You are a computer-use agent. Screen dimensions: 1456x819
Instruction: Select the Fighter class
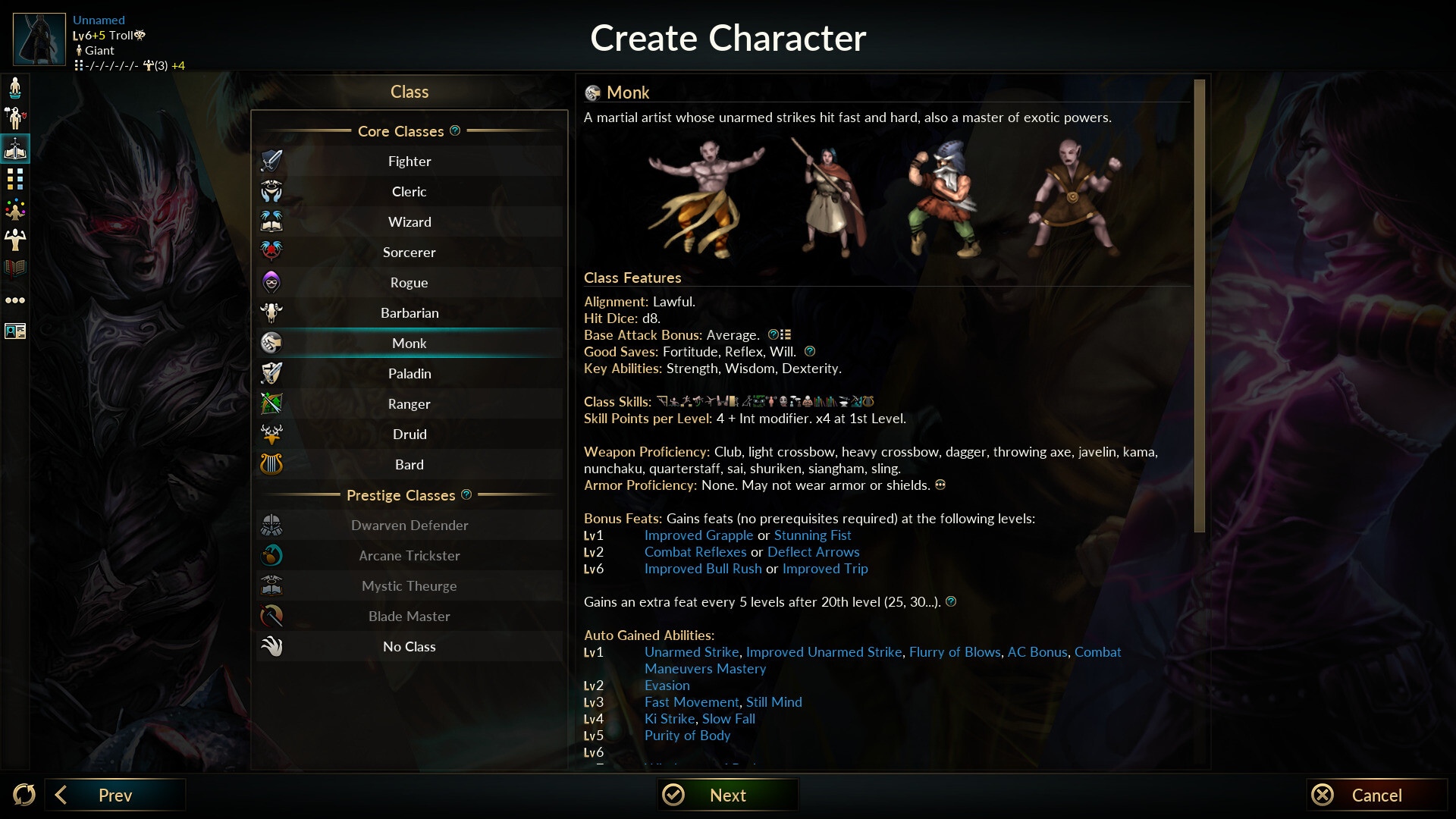[x=409, y=161]
